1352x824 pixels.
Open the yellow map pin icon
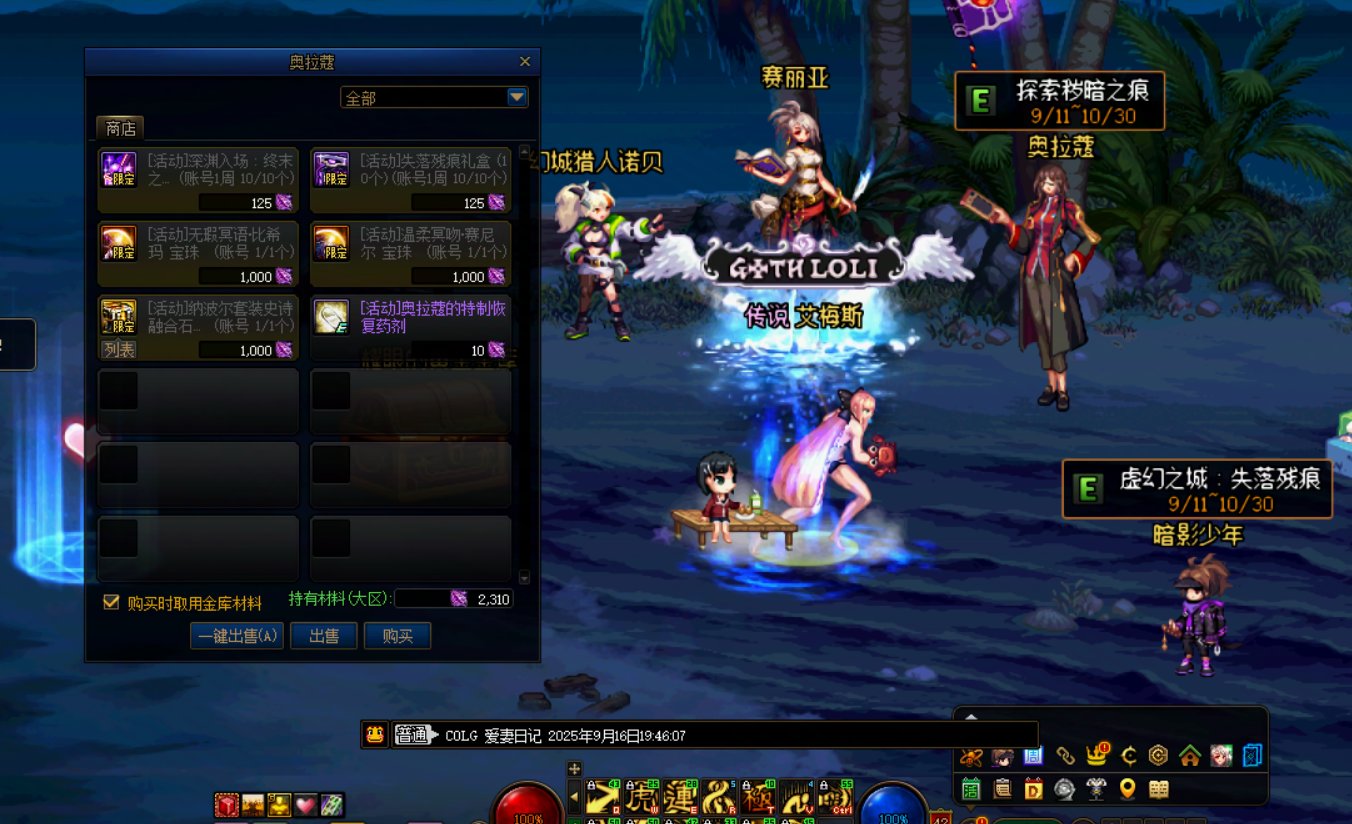[1127, 789]
